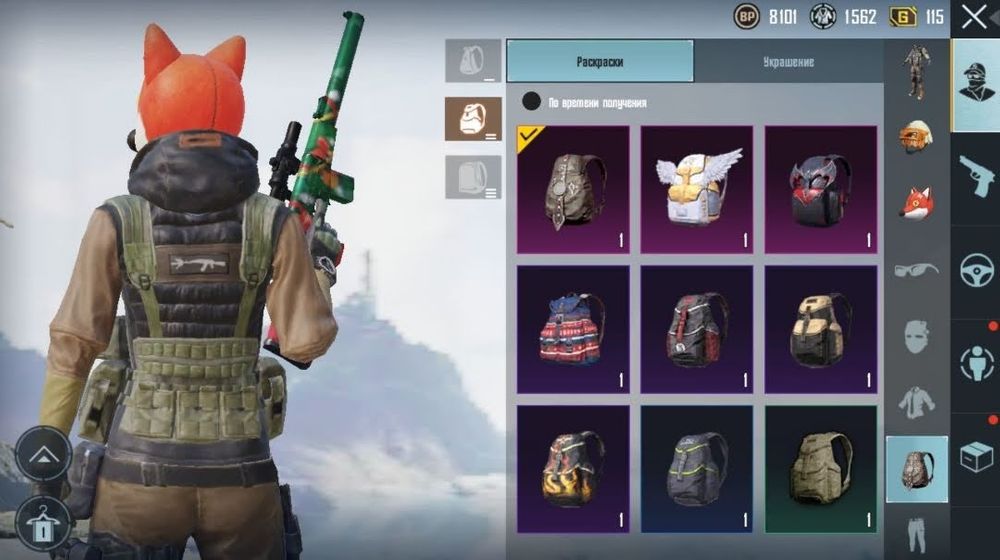Select the plain olive green backpack
This screenshot has height=560, width=1000.
(x=820, y=468)
